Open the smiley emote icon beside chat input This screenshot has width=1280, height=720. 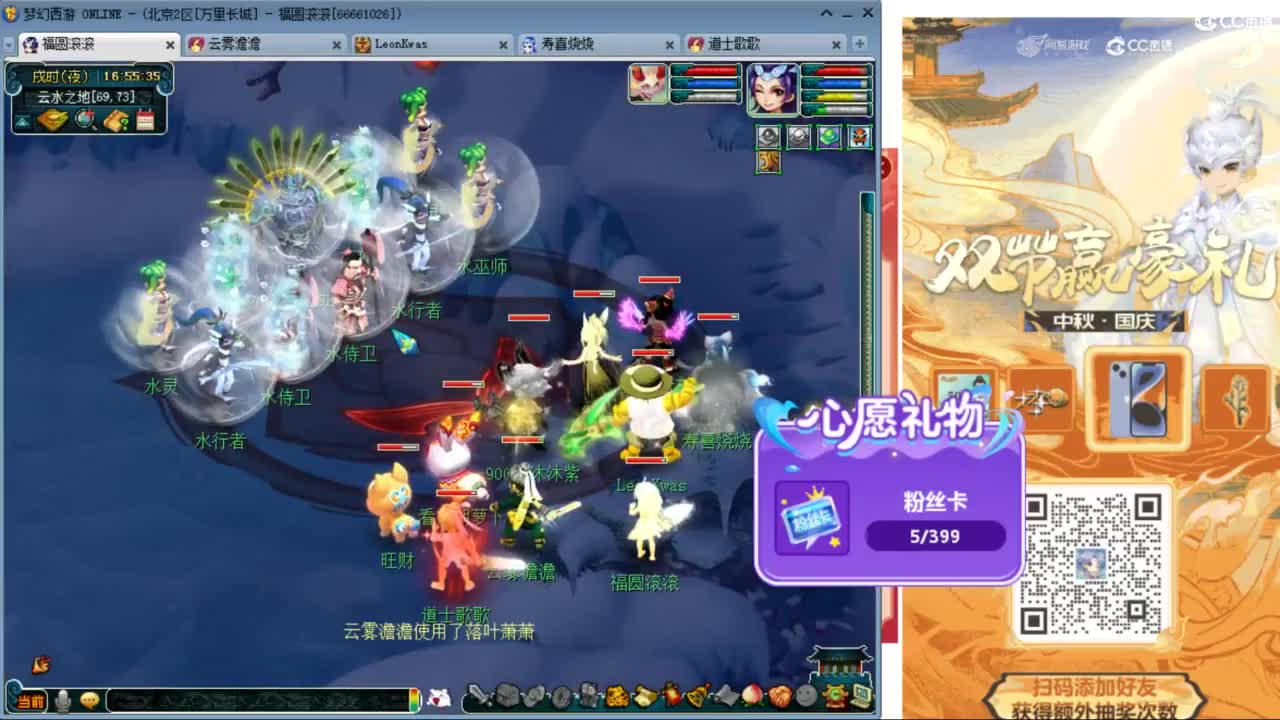point(90,700)
